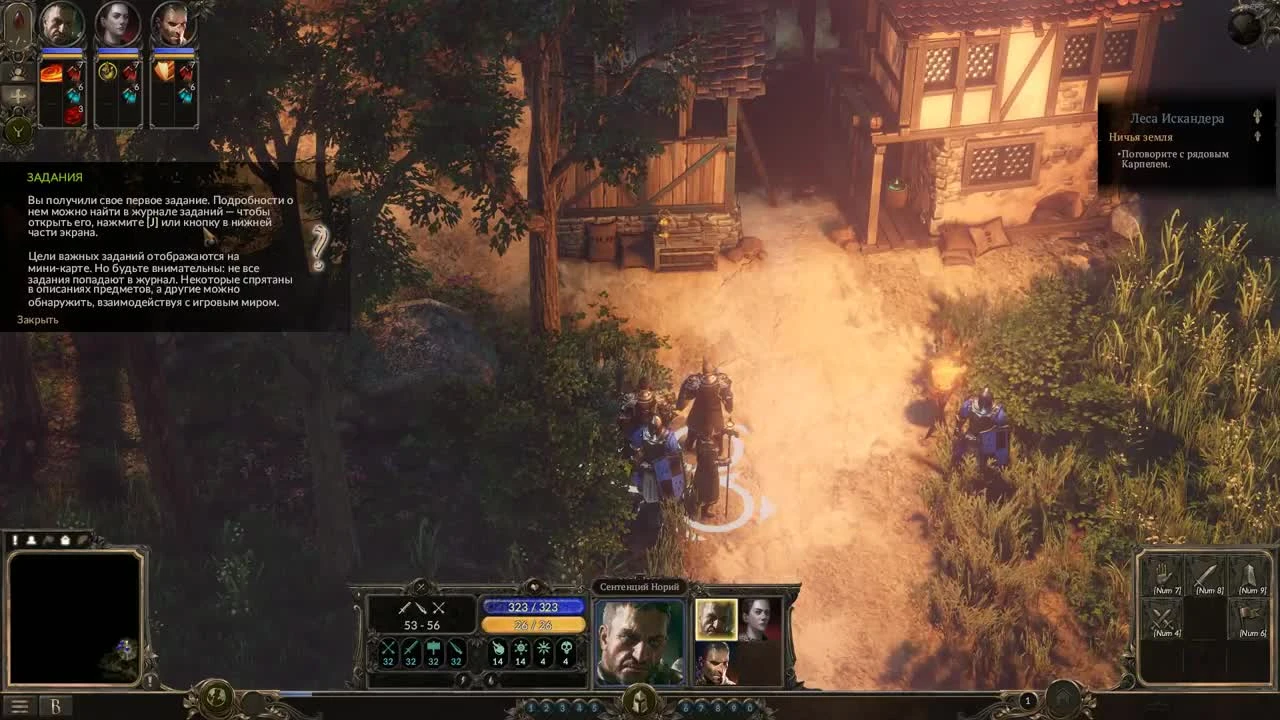Use the dagger ability bound to Num 9

click(1251, 574)
